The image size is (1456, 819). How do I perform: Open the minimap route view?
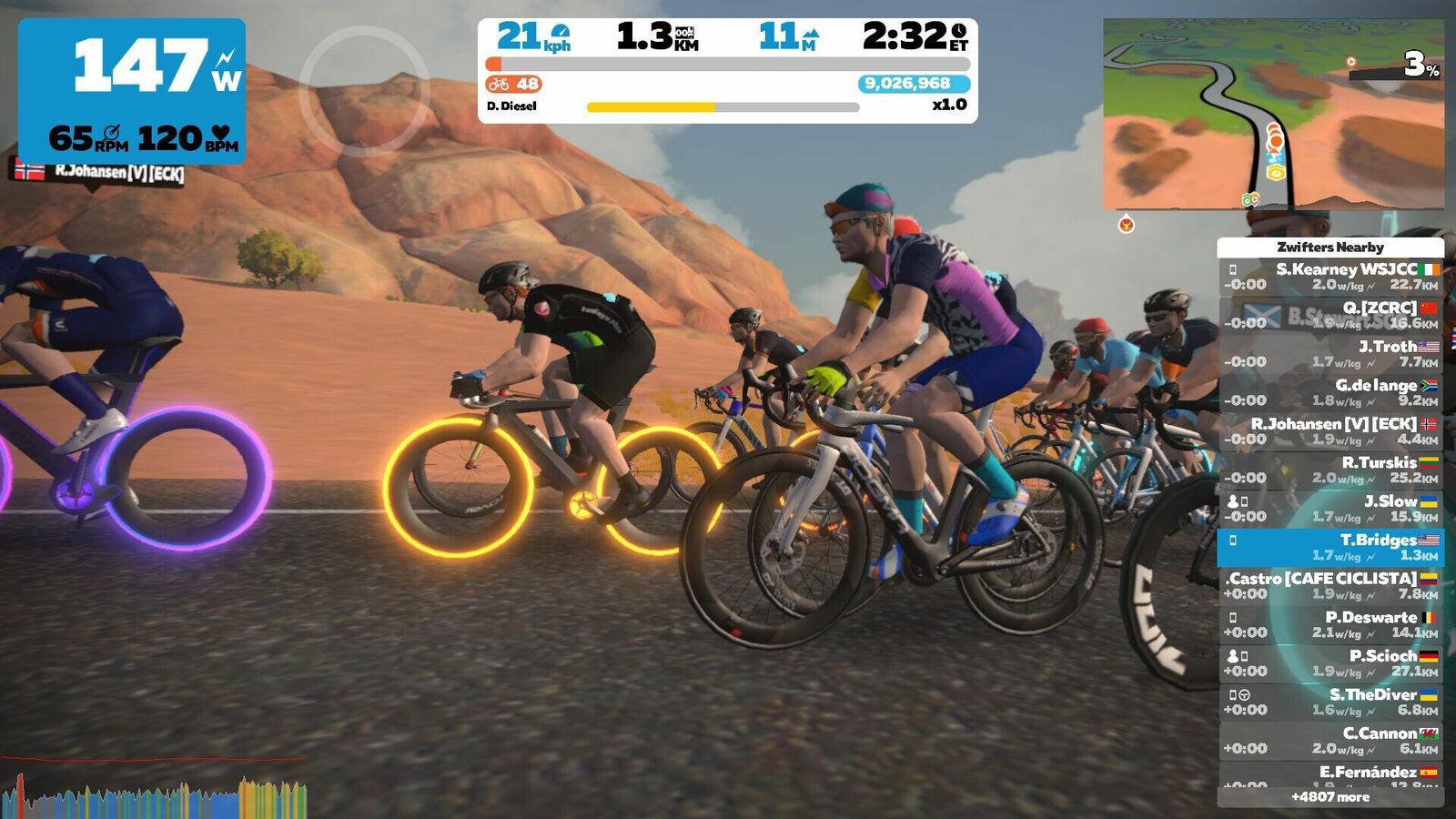pyautogui.click(x=1272, y=114)
